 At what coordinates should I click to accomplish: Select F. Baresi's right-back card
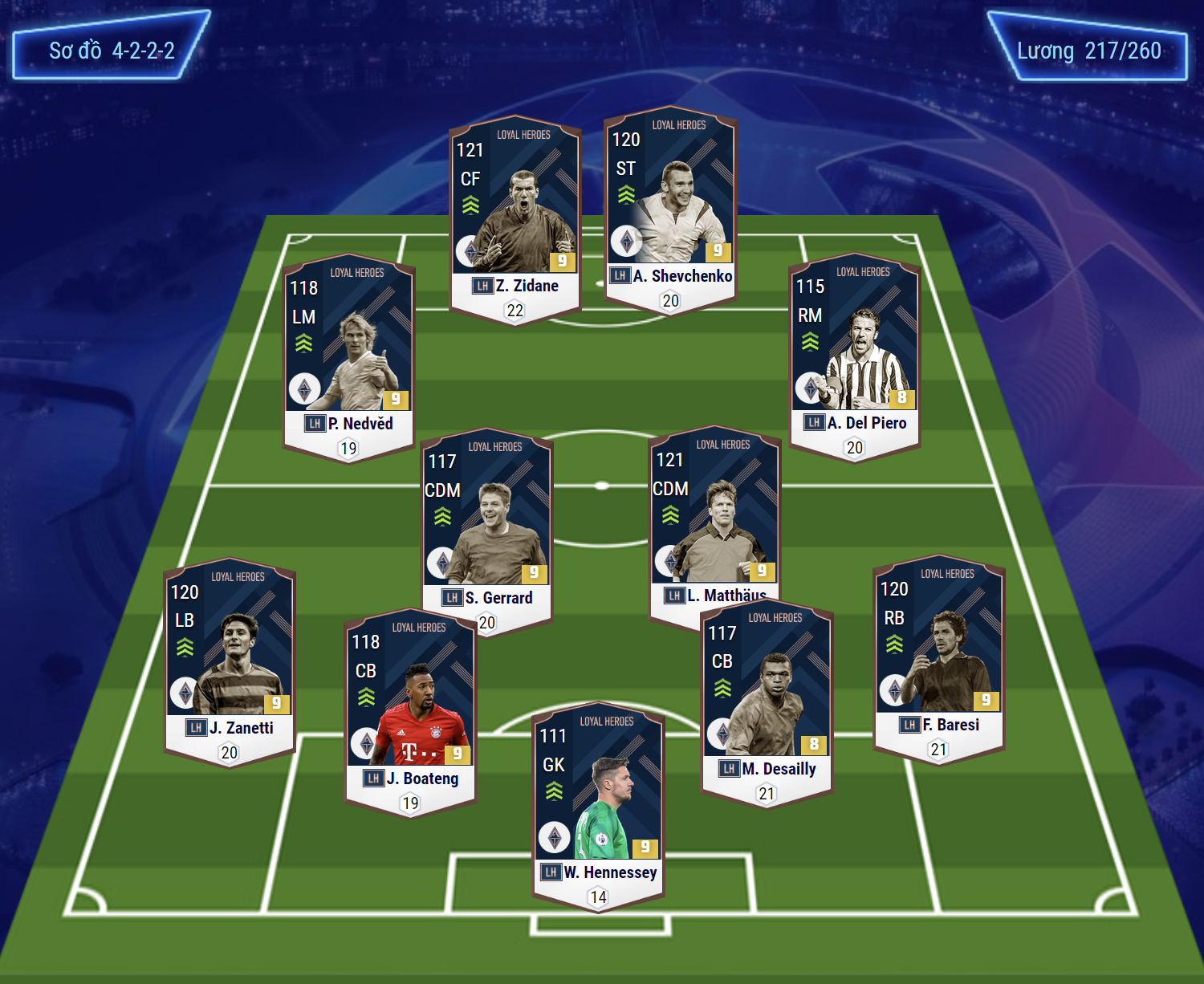(x=938, y=655)
